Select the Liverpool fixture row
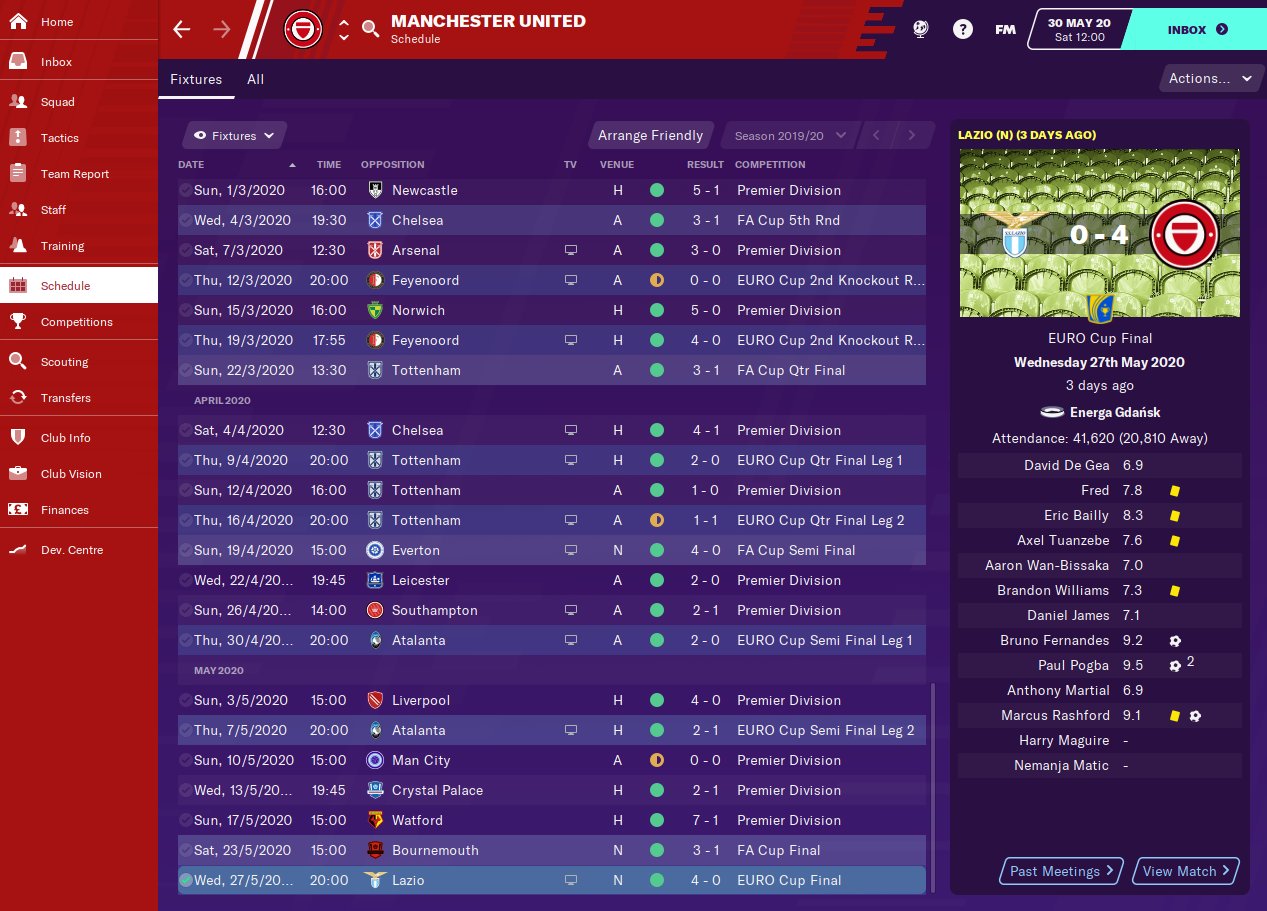The image size is (1267, 911). 551,700
